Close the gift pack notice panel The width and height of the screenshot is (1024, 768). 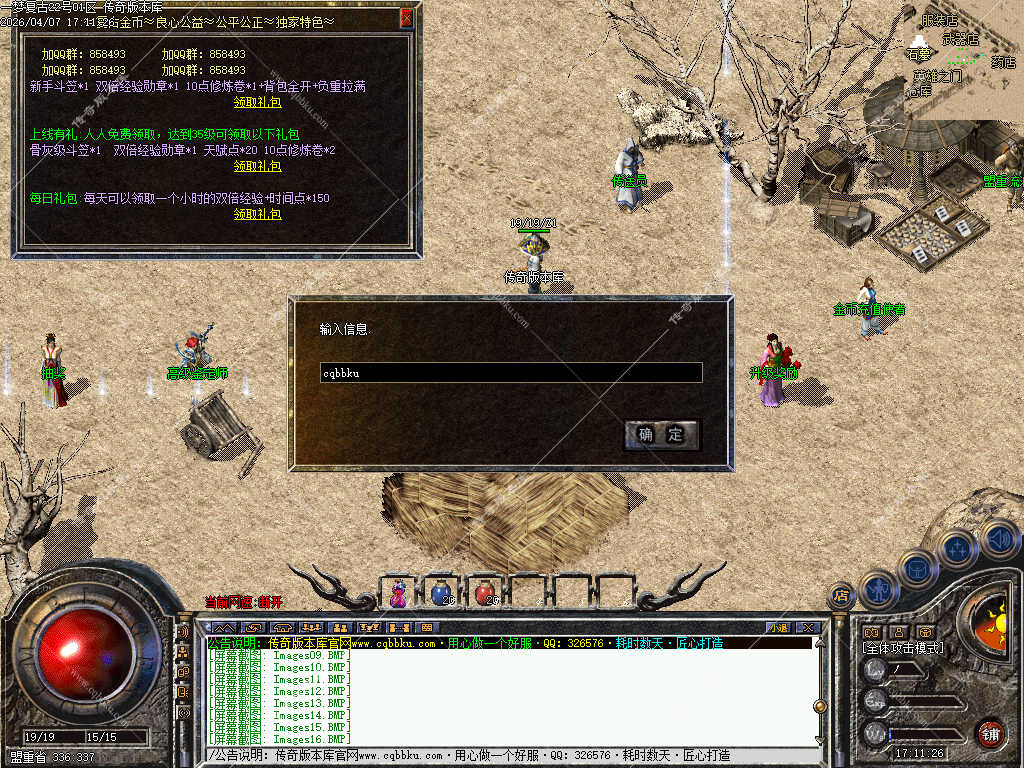pyautogui.click(x=406, y=17)
